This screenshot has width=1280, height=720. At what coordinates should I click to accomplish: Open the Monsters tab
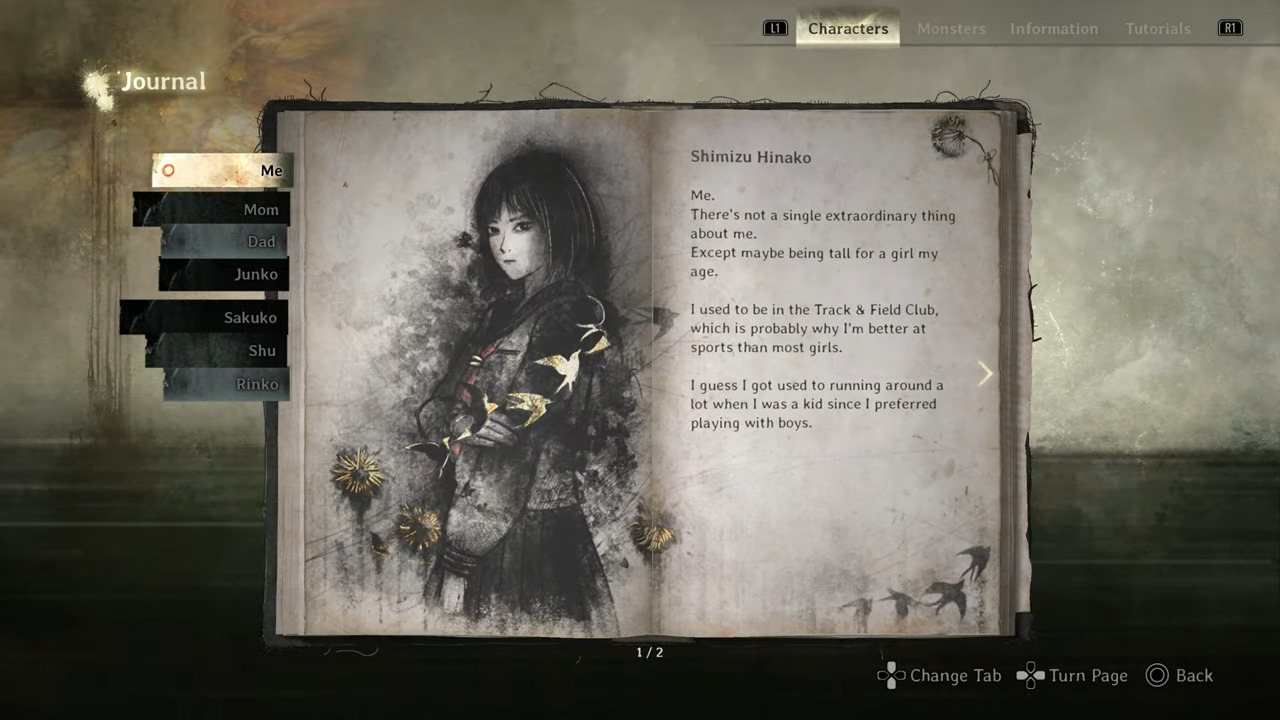(x=951, y=28)
